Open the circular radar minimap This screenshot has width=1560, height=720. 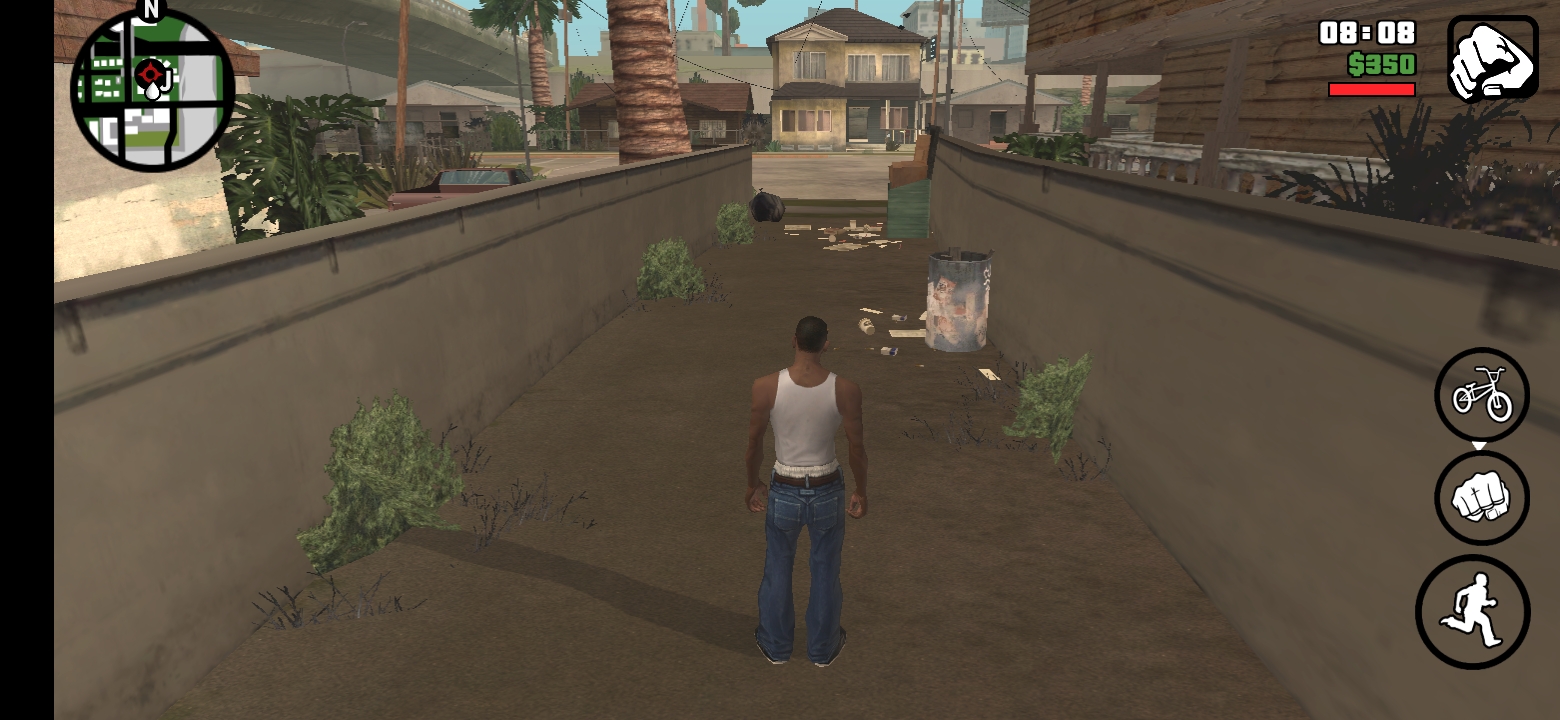pyautogui.click(x=152, y=89)
